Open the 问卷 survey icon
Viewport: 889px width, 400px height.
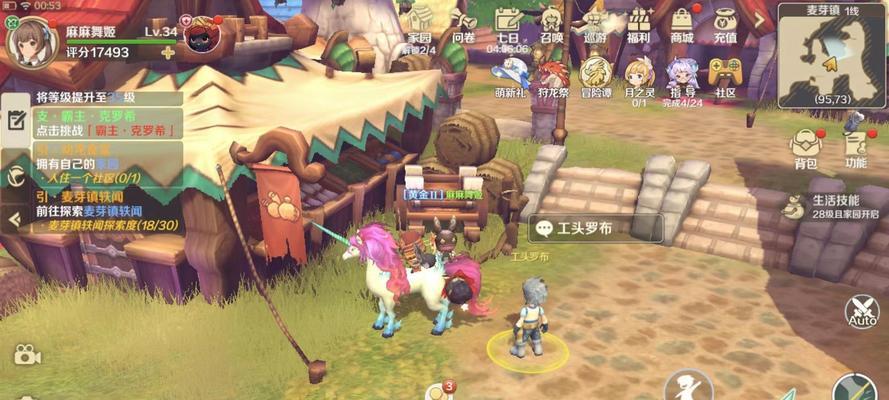[x=464, y=25]
